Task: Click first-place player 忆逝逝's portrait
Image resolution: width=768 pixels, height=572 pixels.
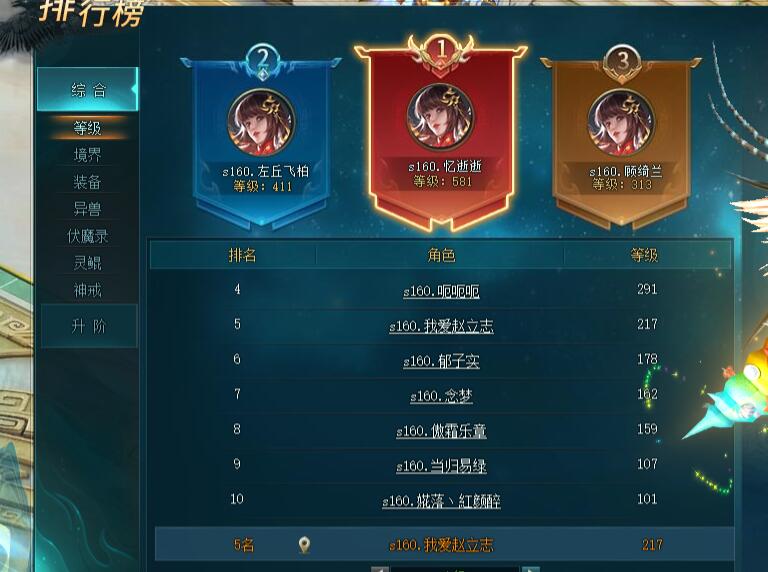Action: coord(441,117)
